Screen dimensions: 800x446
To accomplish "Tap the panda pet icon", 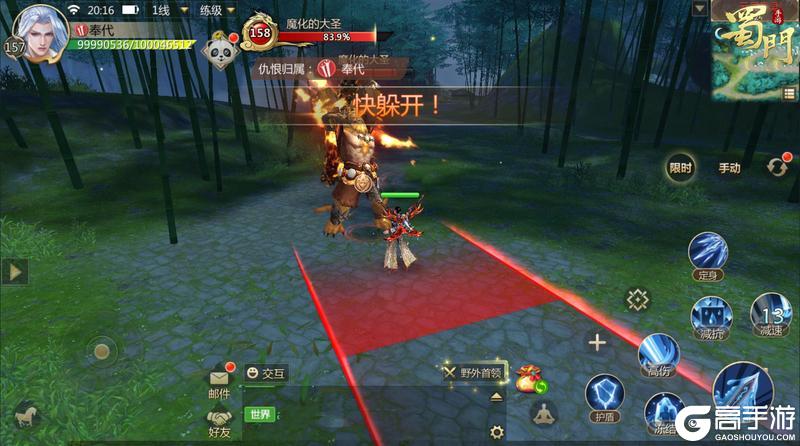I will coord(222,52).
